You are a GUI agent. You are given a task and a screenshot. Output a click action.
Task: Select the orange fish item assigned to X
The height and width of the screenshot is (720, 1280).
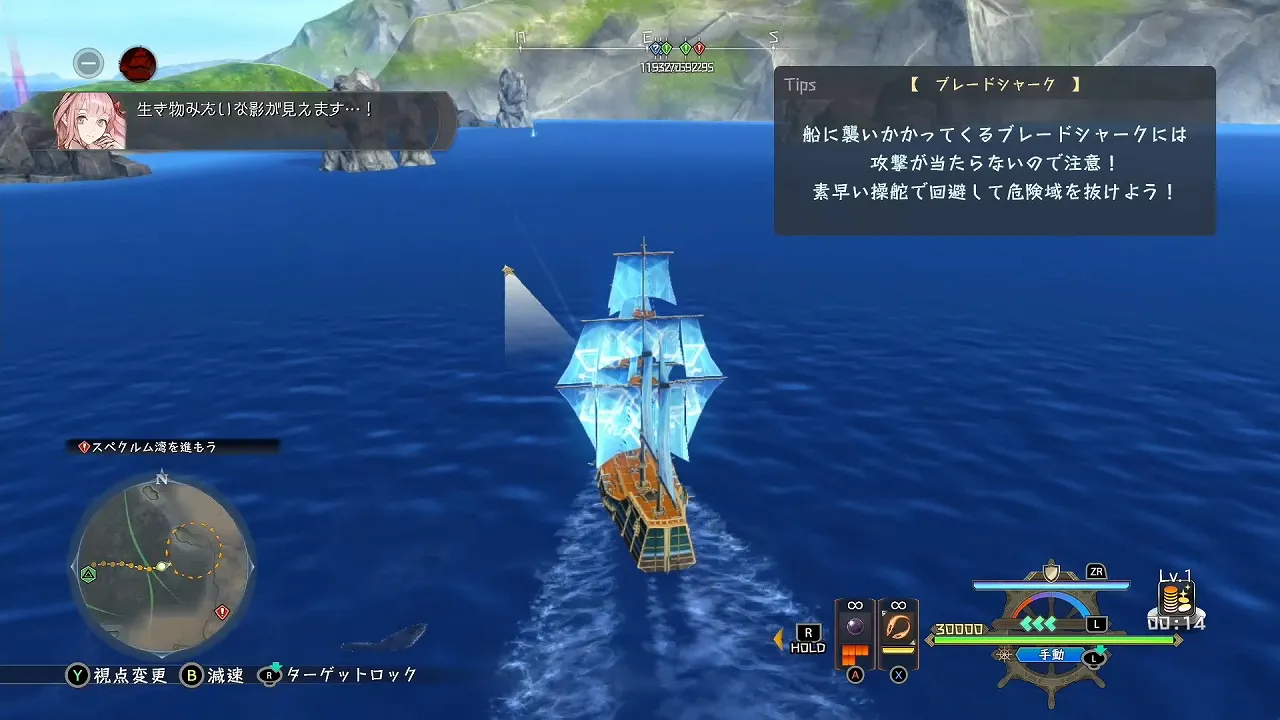(896, 627)
